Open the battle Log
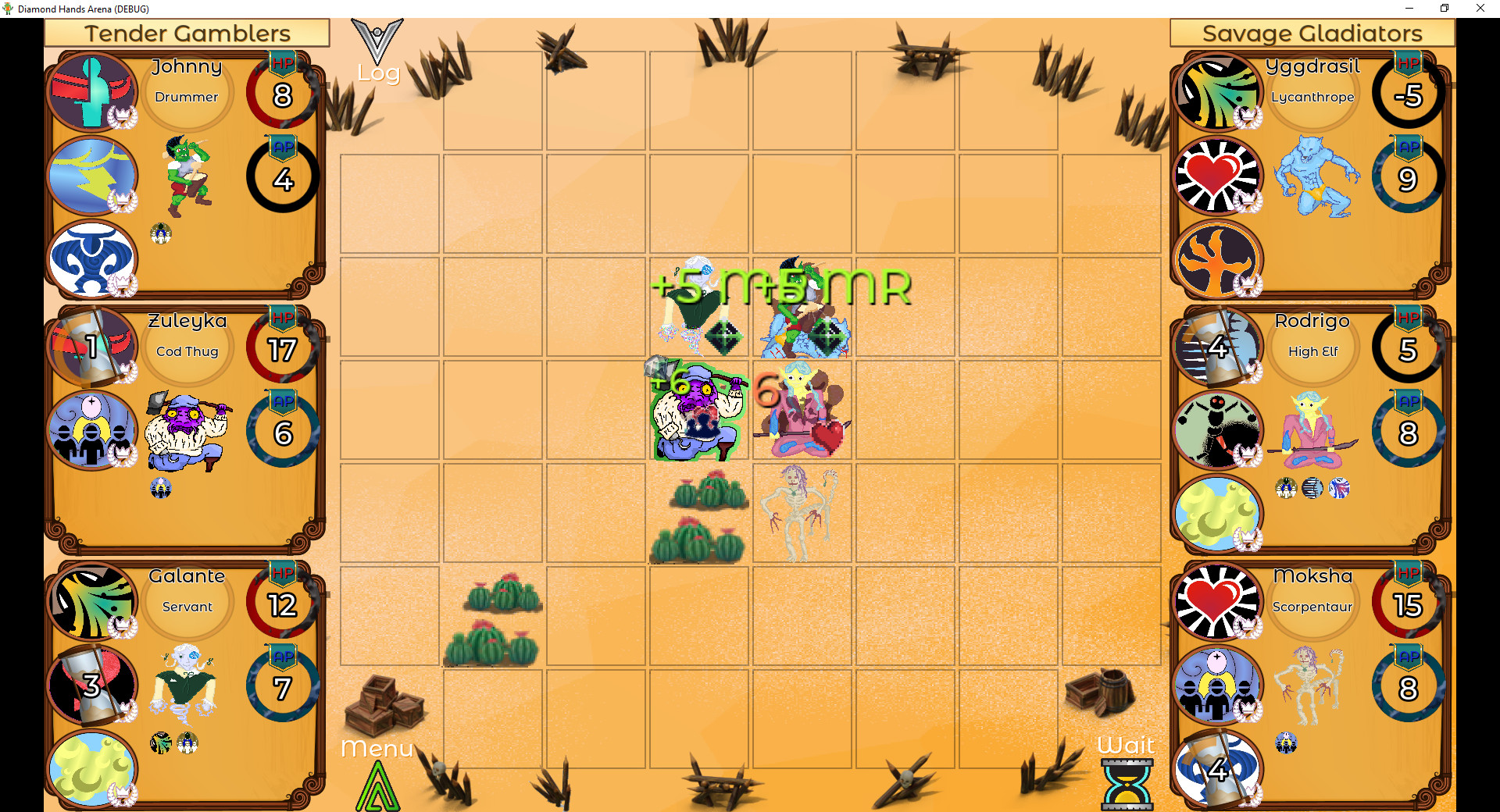The width and height of the screenshot is (1500, 812). pos(378,47)
